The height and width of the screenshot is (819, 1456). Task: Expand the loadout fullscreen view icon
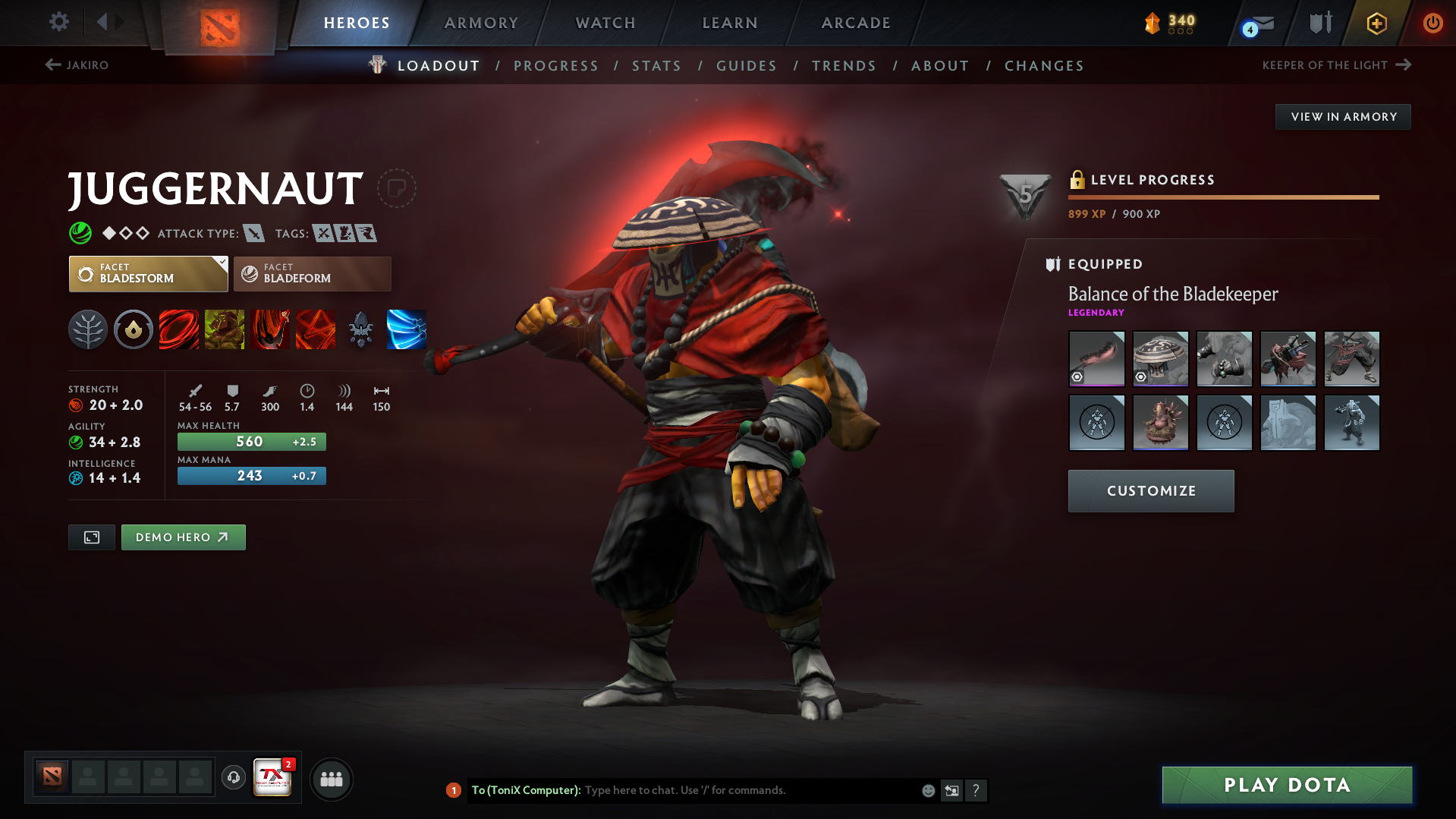(91, 537)
